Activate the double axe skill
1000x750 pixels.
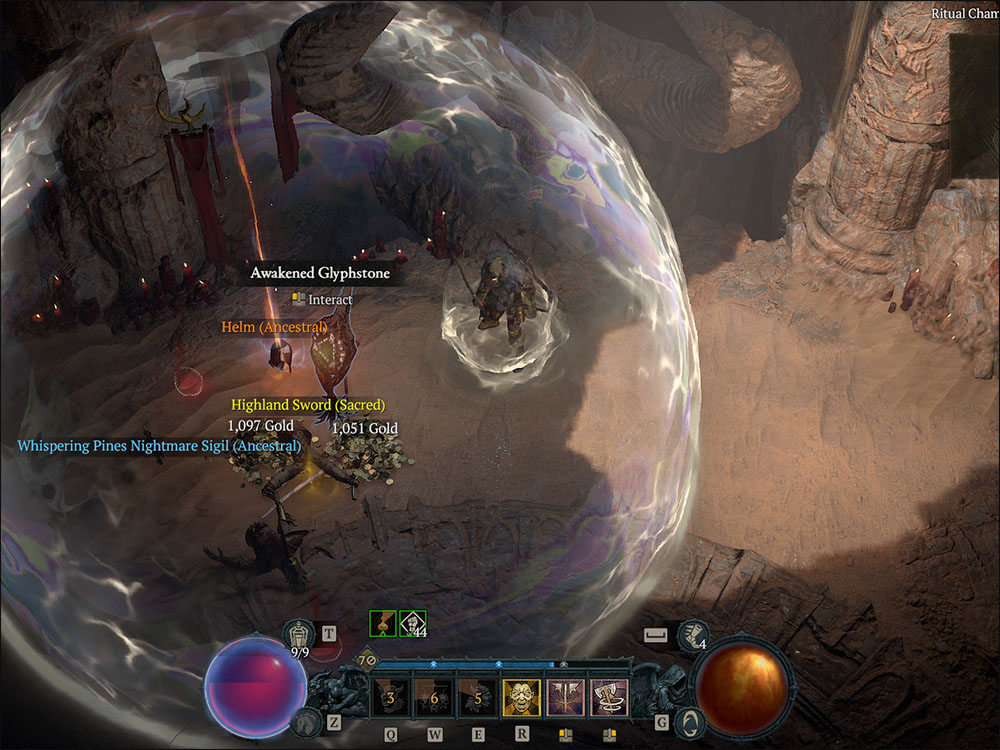click(566, 698)
